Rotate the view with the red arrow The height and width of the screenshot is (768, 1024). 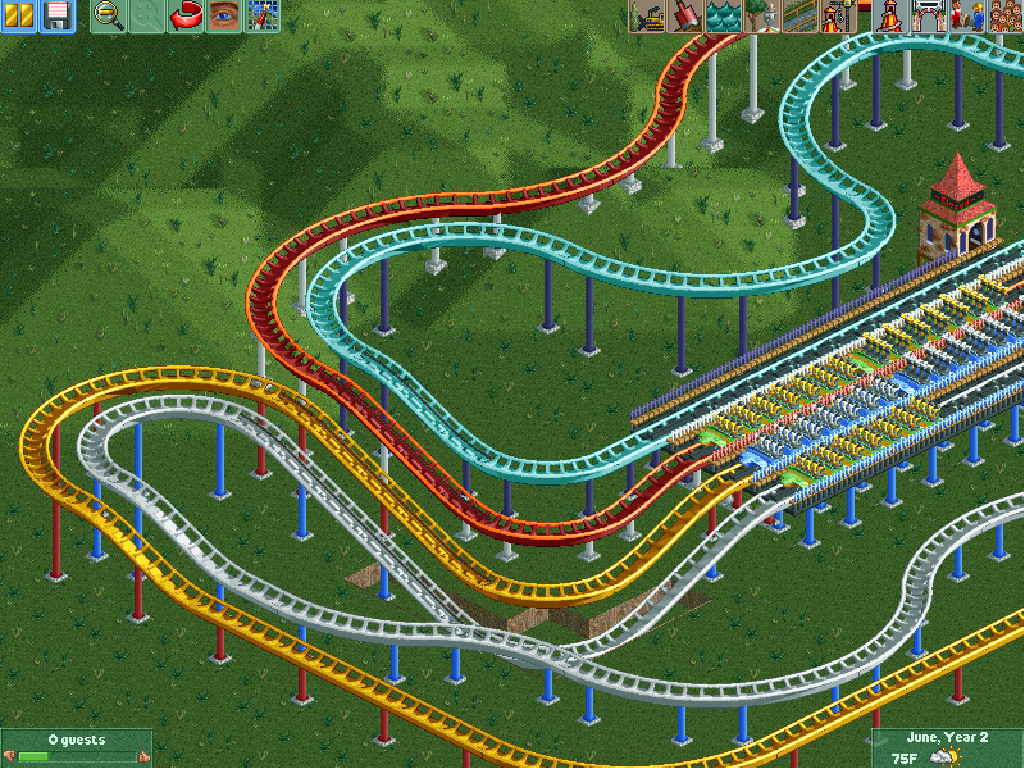tap(185, 16)
